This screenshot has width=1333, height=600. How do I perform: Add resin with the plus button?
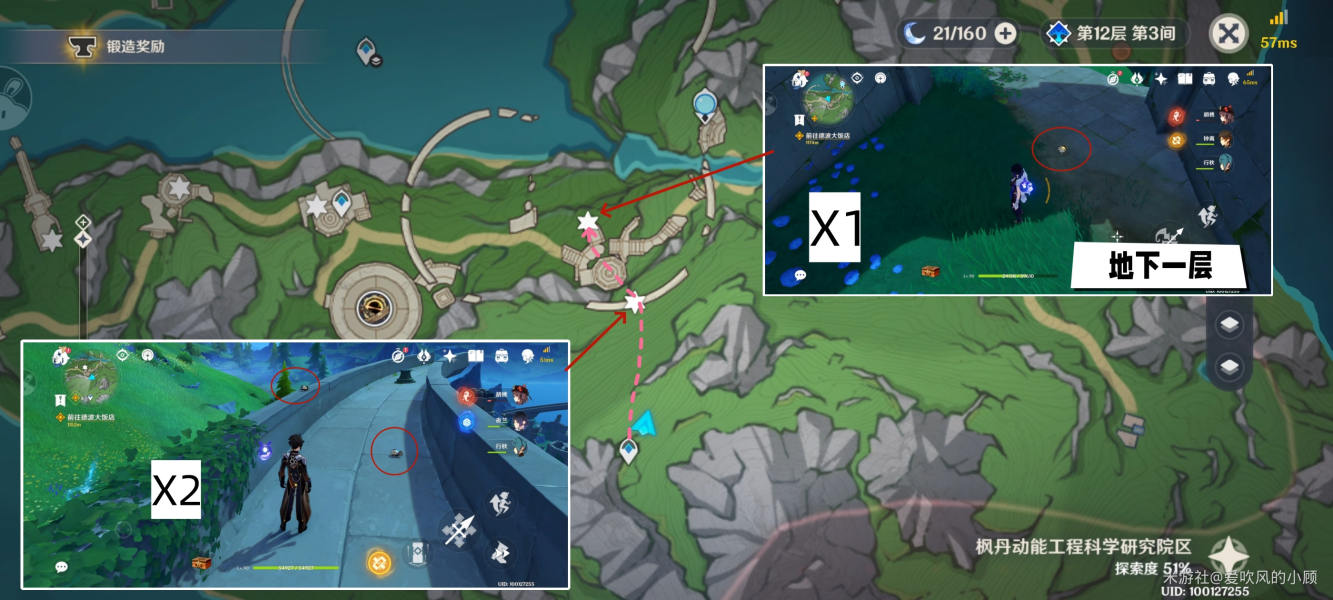1005,33
